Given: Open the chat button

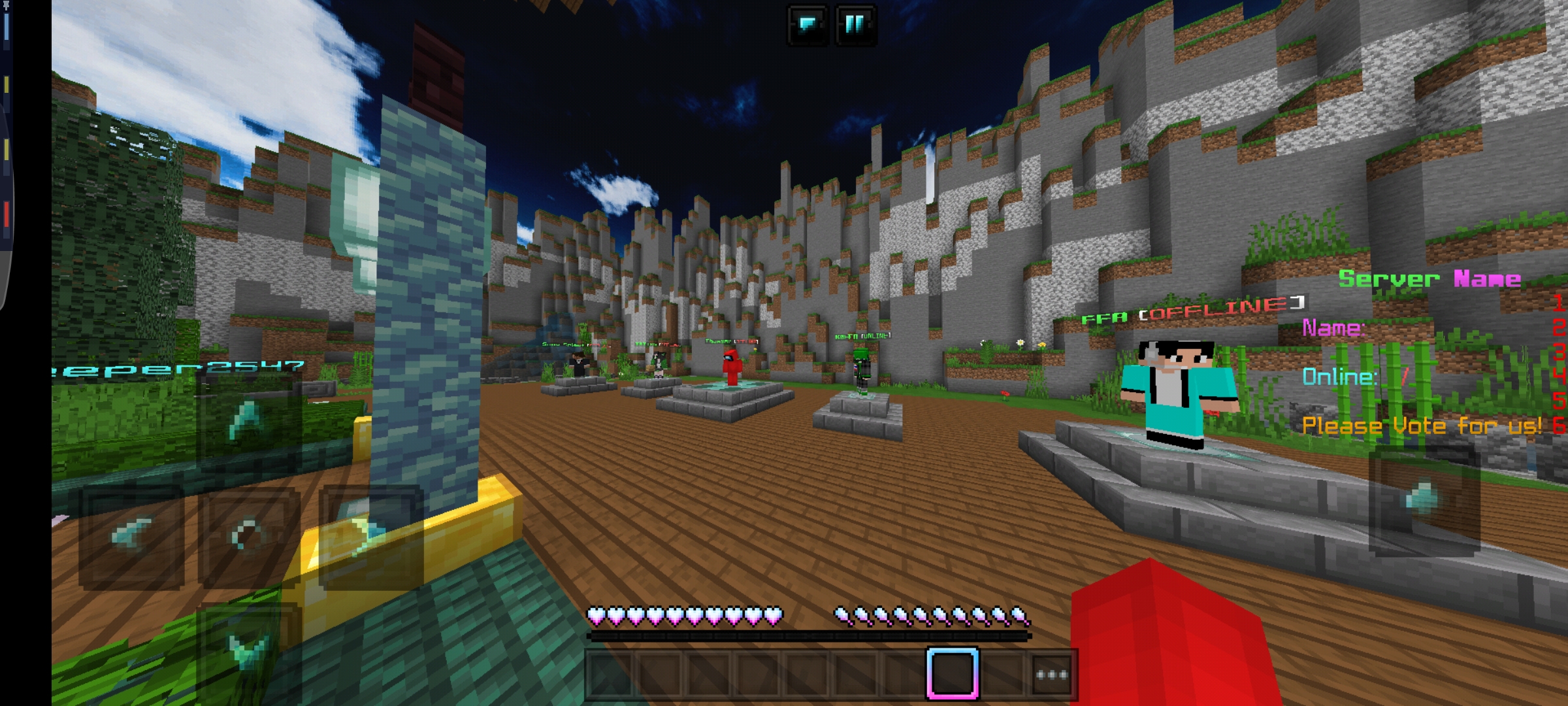Looking at the screenshot, I should click(808, 25).
